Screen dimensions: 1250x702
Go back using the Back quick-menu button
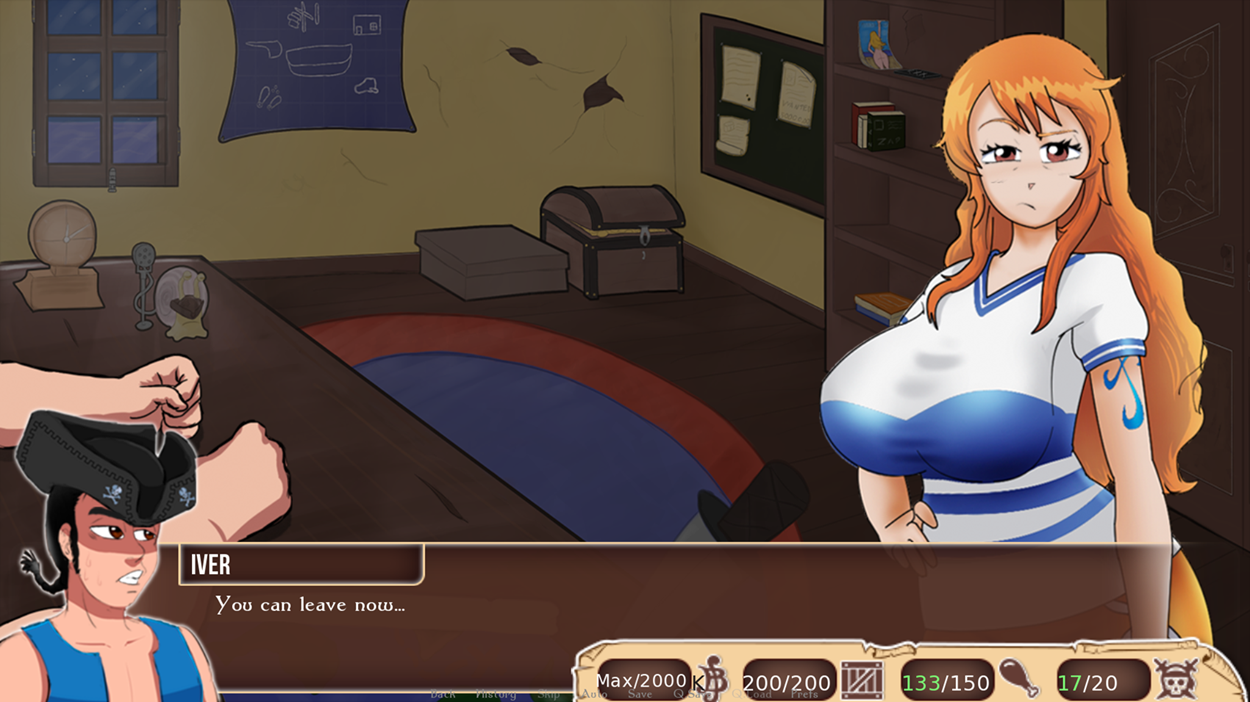click(442, 694)
